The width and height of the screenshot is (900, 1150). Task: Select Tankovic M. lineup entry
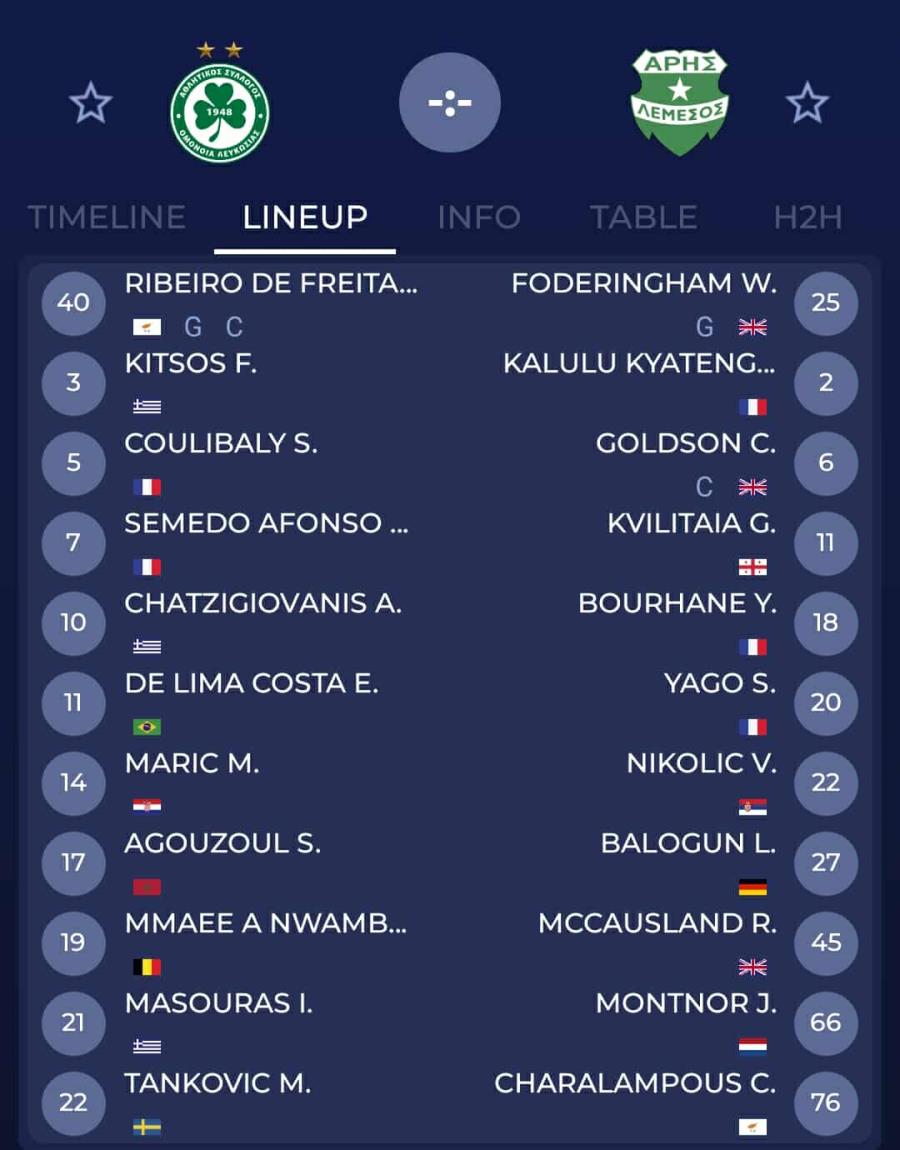coord(218,1084)
